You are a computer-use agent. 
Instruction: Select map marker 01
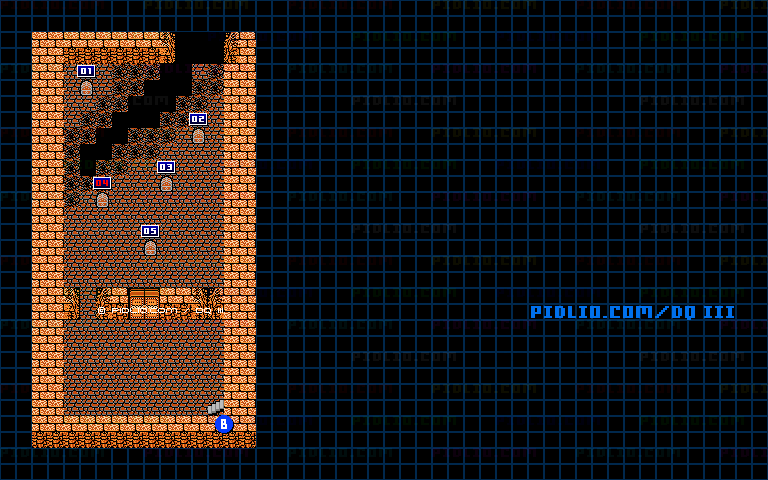tap(86, 71)
